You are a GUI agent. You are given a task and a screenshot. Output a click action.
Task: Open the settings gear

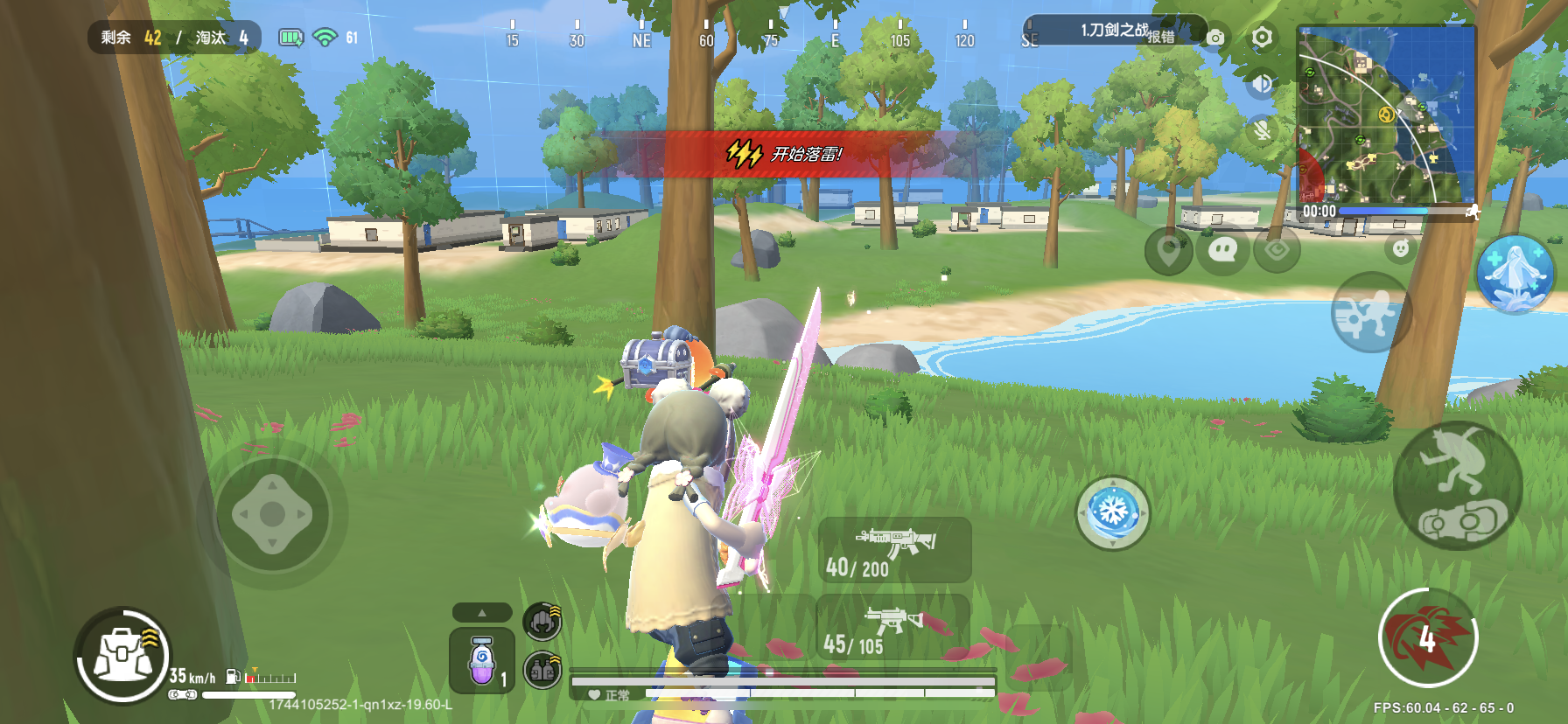coord(1261,38)
